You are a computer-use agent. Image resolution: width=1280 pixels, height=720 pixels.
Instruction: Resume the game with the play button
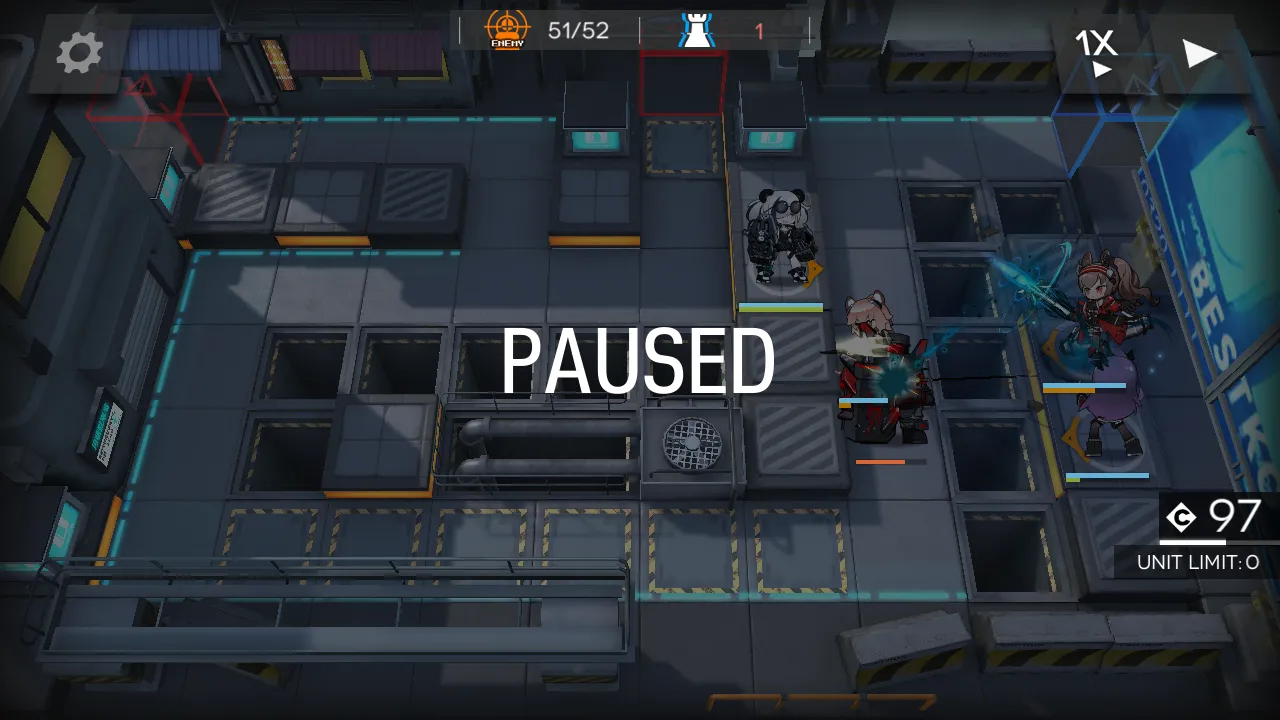[1199, 53]
